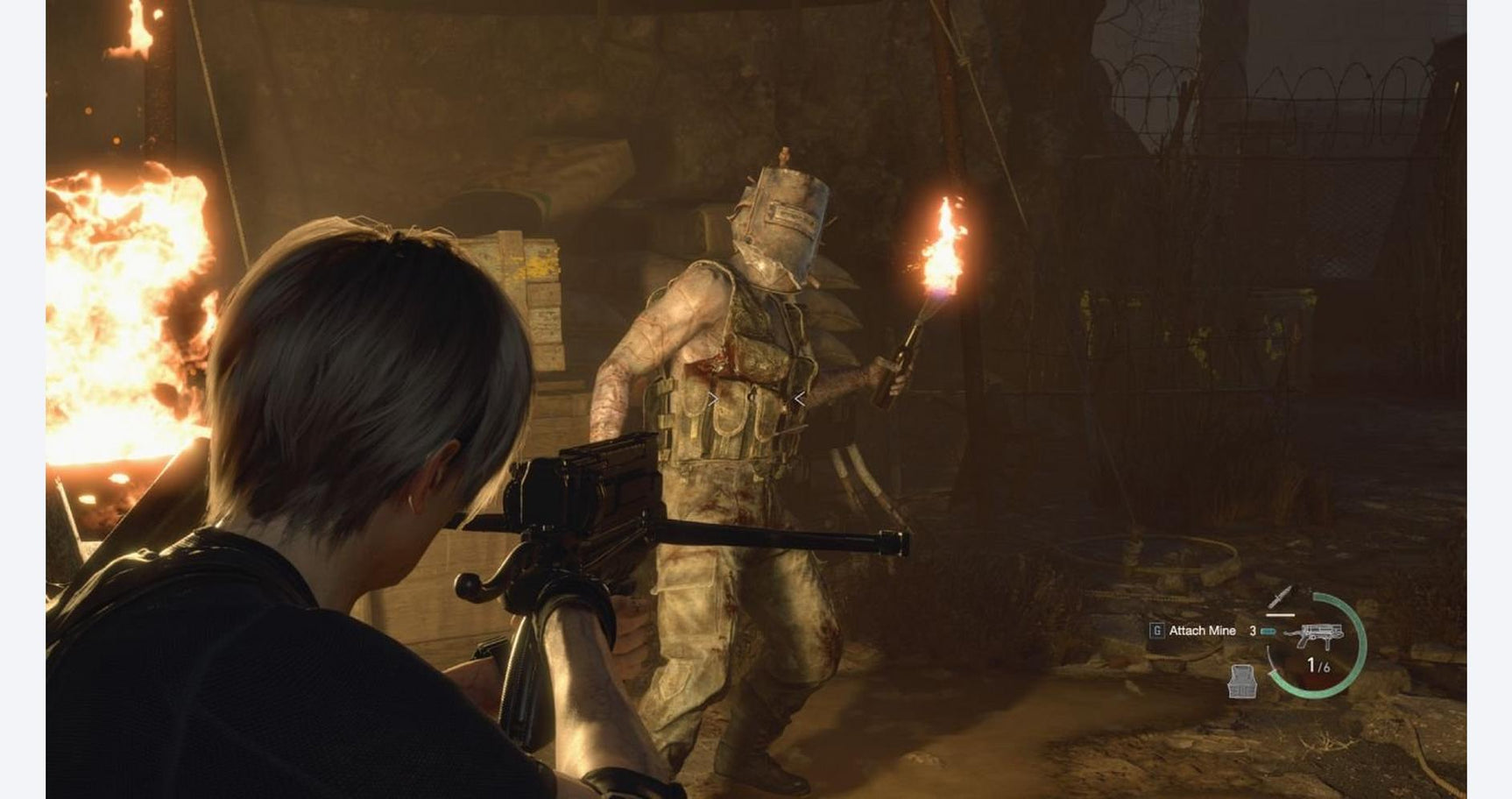Click the mine count number 3
Image resolution: width=1512 pixels, height=799 pixels.
1252,632
